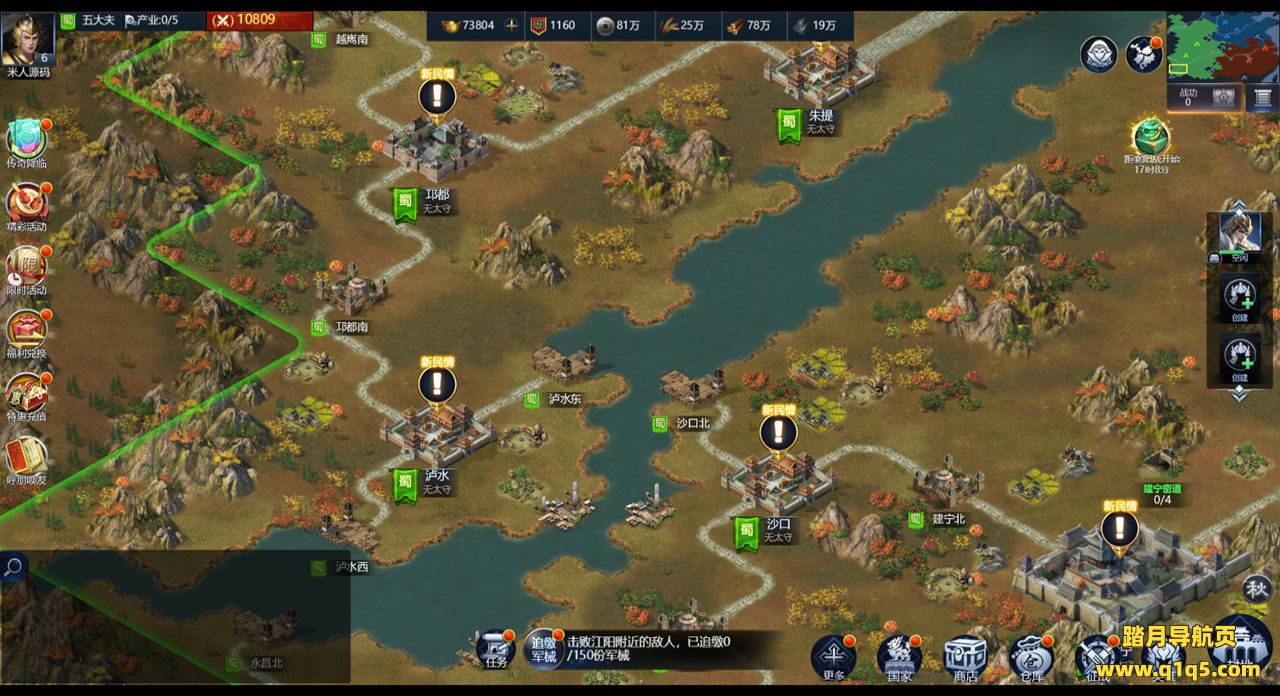The width and height of the screenshot is (1280, 696).
Task: Open the scroll list button beside 战功
Action: click(1259, 97)
